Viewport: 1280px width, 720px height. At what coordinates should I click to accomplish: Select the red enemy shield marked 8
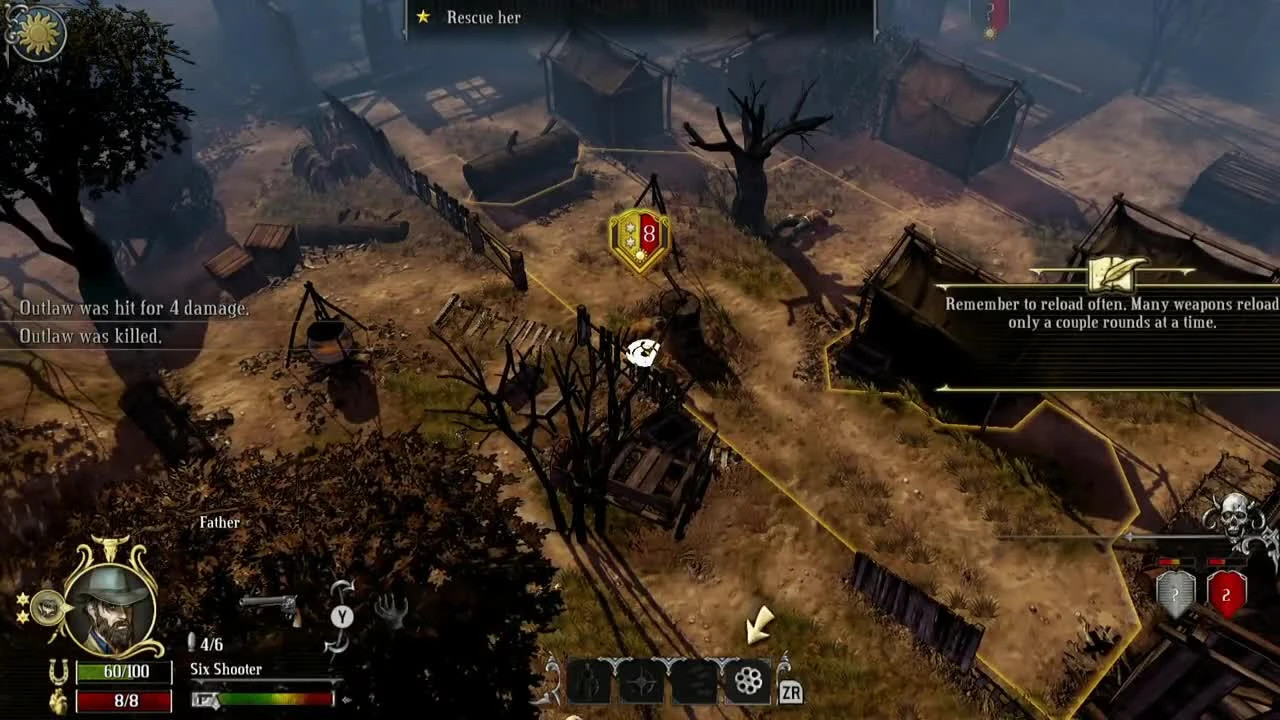point(639,236)
